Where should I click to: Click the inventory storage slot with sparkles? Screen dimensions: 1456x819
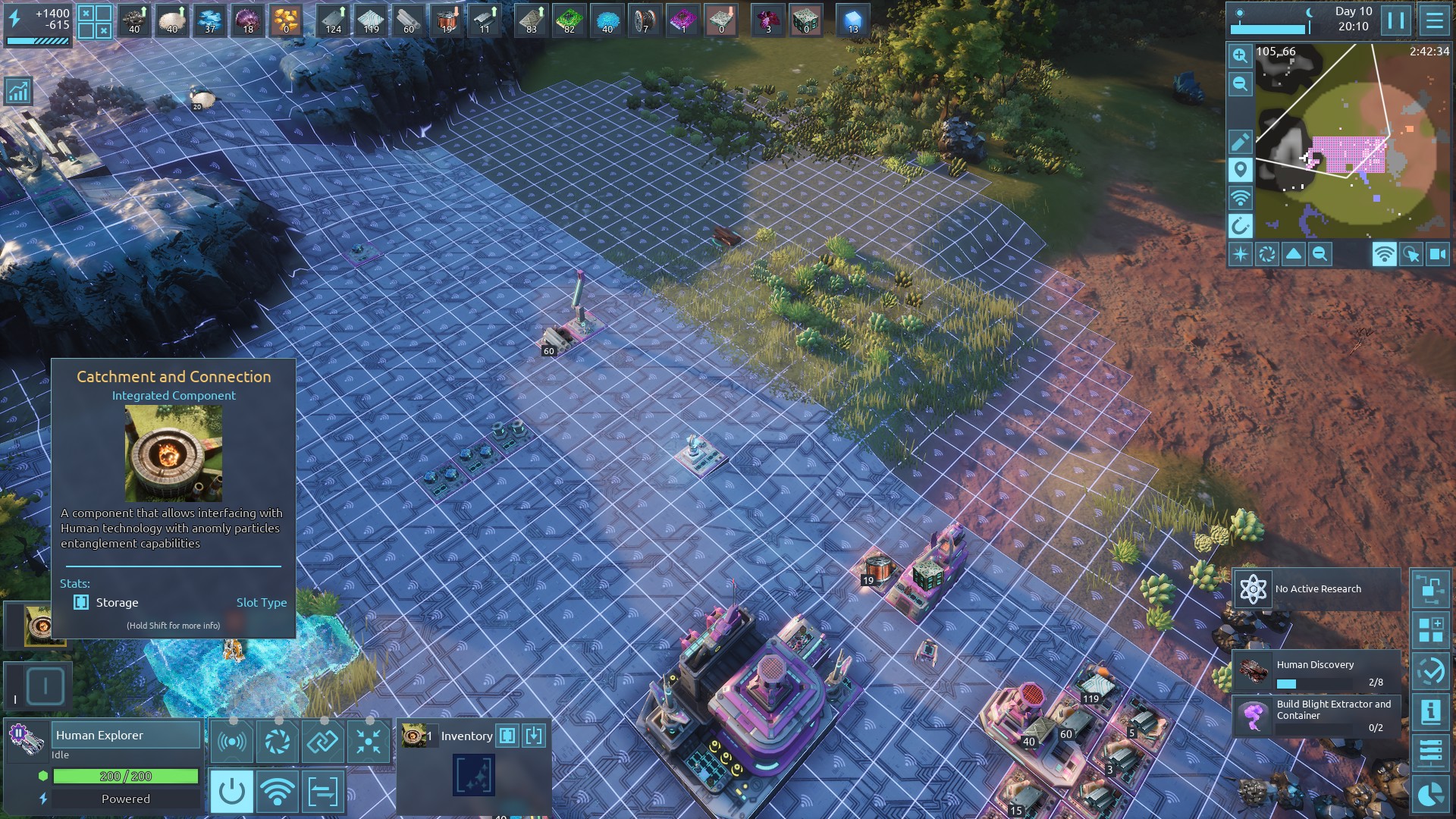point(474,775)
